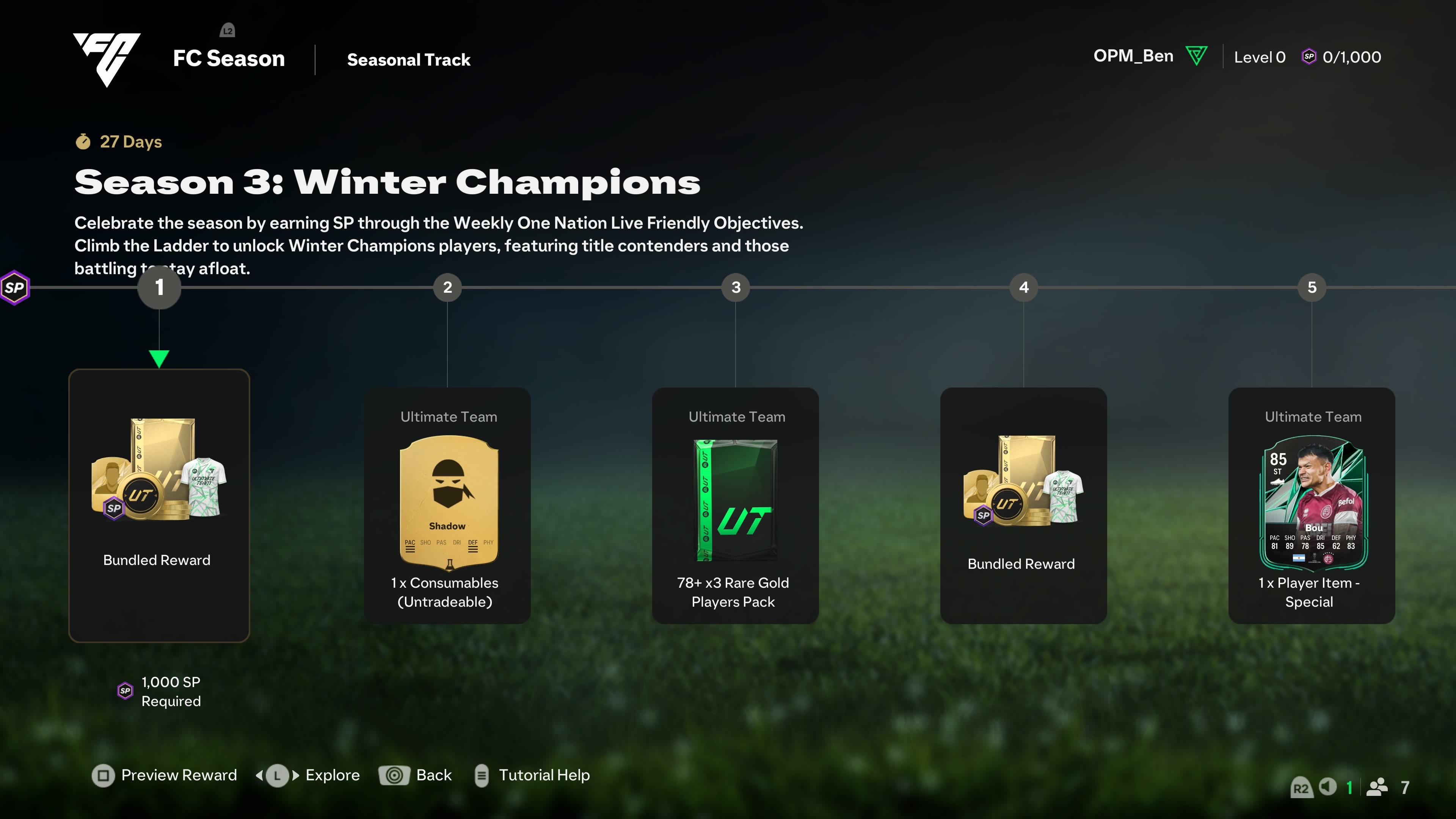Open the level 4 Bundled Reward card

[1023, 505]
